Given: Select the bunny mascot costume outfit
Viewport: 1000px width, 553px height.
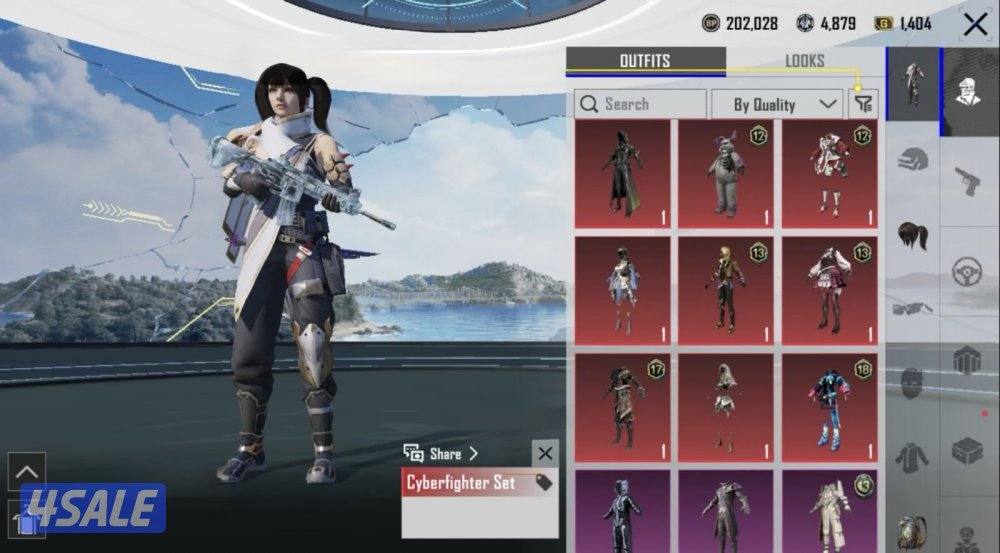Looking at the screenshot, I should [x=726, y=174].
